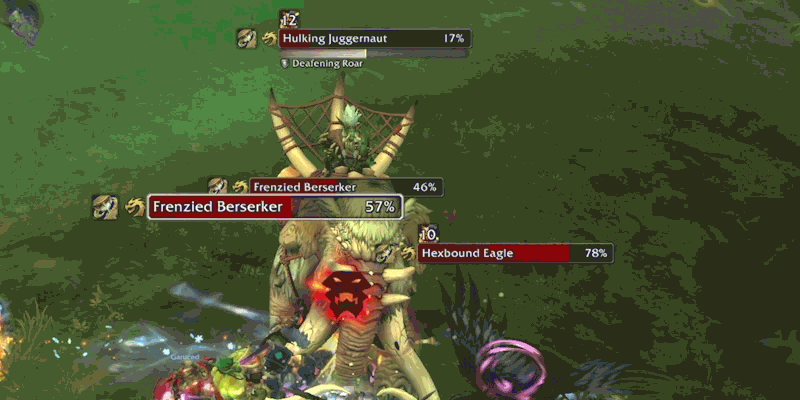The width and height of the screenshot is (800, 400).
Task: Select the Frenzied Berserker nameplate at 46%
Action: (x=346, y=187)
